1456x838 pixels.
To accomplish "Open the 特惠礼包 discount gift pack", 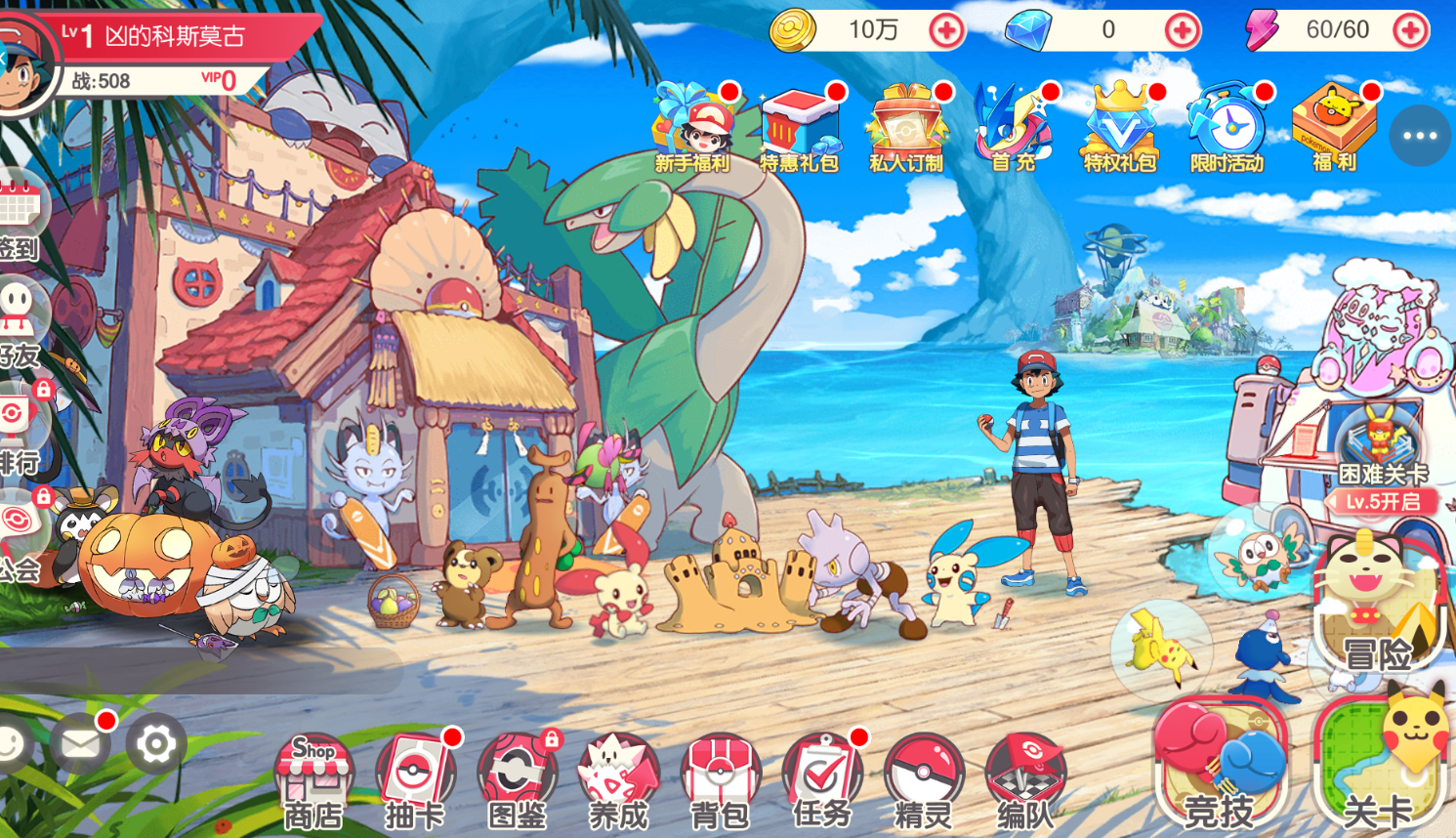I will coord(800,129).
